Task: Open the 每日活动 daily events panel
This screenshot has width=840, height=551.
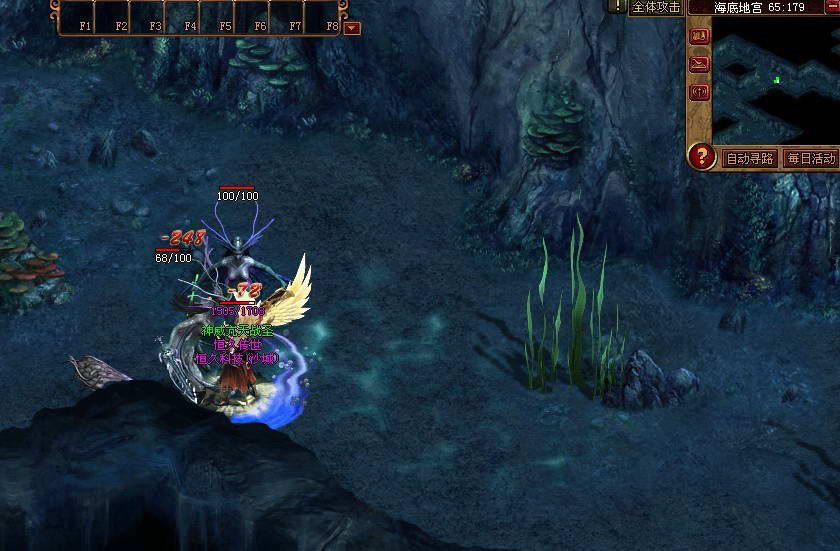Action: (810, 158)
